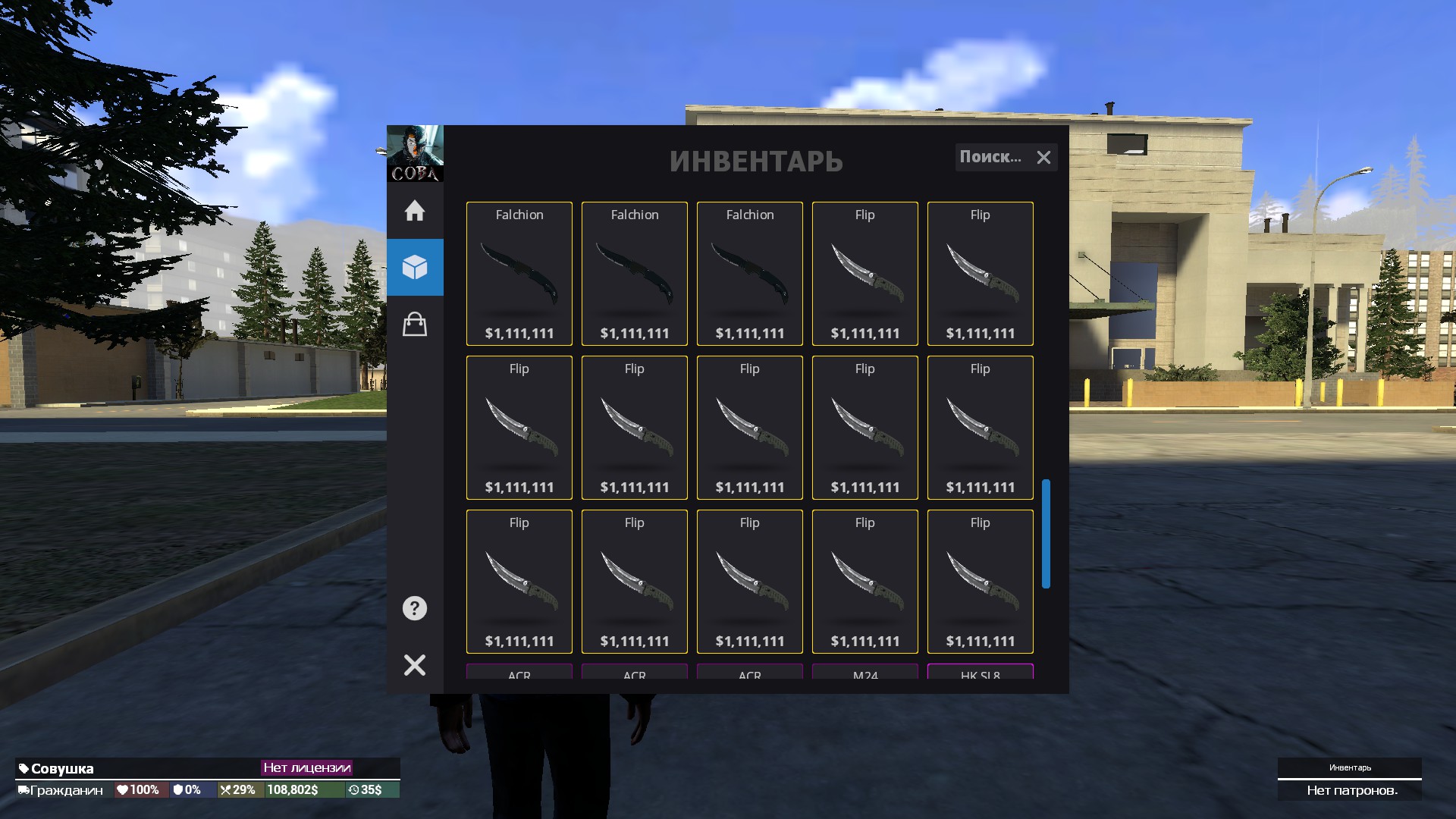The image size is (1456, 819).
Task: Open the home page icon
Action: [x=415, y=211]
